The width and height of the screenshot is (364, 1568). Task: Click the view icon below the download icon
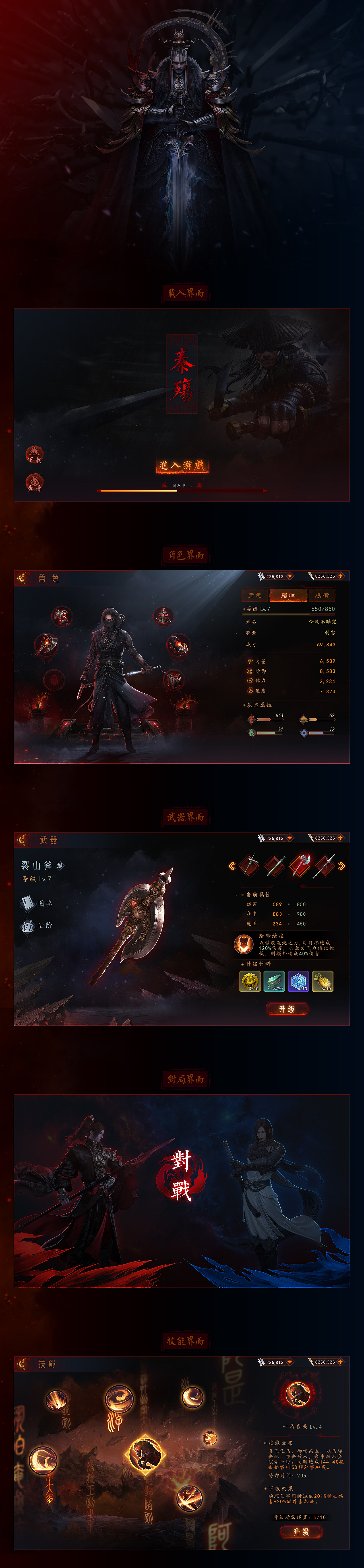(34, 482)
